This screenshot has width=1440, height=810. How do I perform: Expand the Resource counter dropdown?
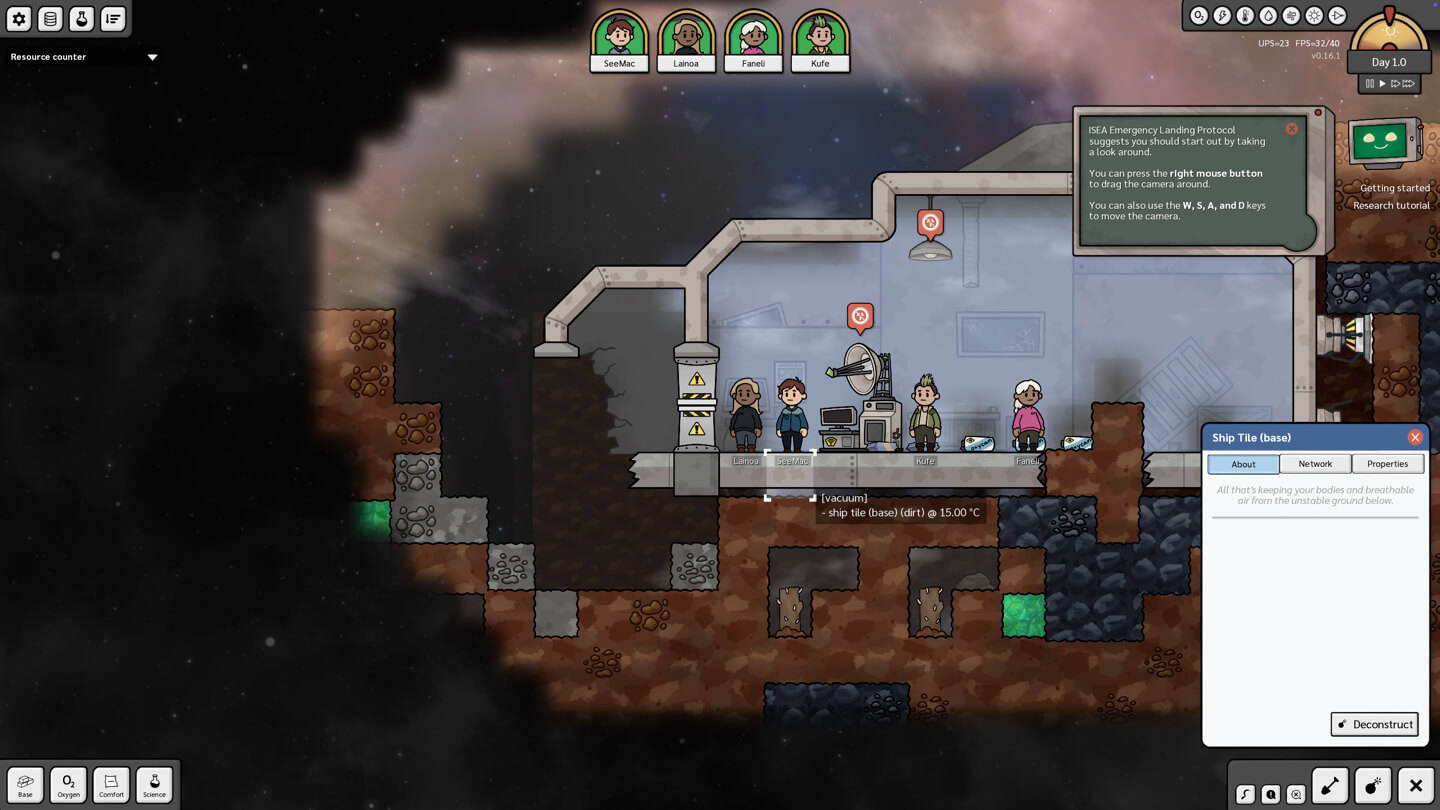coord(153,57)
